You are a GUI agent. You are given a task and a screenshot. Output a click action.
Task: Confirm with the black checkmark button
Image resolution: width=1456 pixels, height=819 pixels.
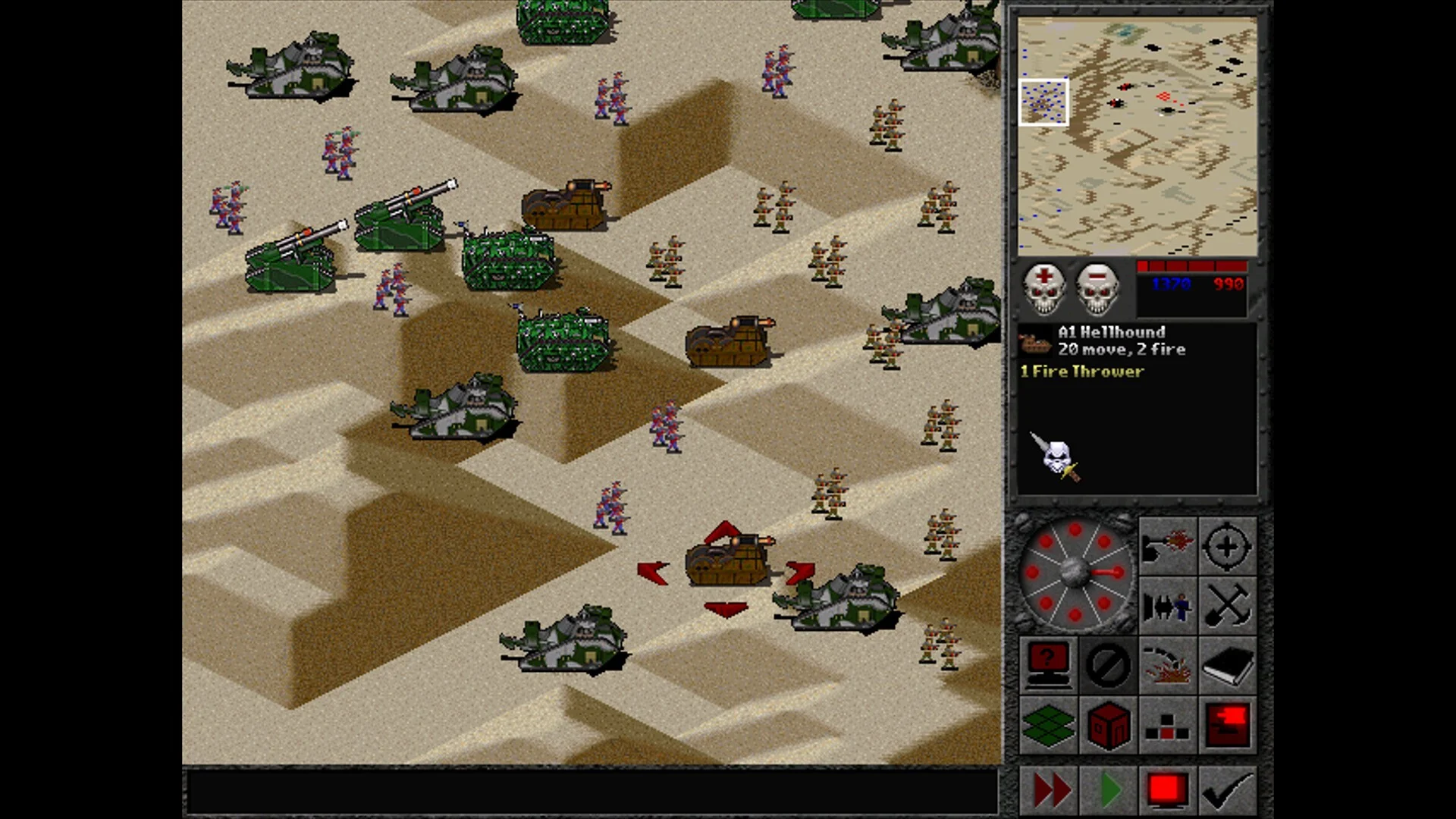(1227, 790)
